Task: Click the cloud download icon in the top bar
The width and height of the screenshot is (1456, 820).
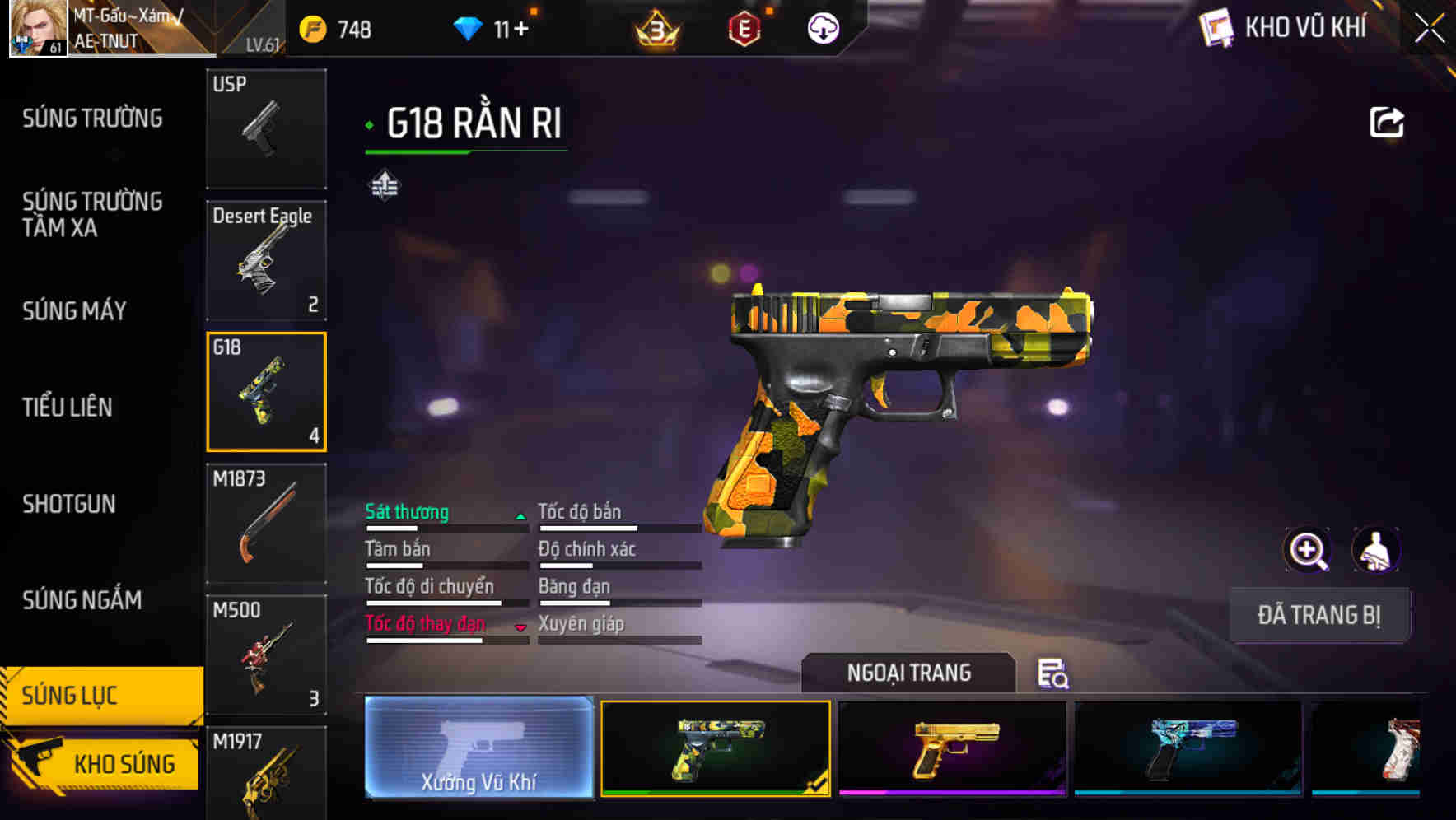Action: pyautogui.click(x=821, y=27)
